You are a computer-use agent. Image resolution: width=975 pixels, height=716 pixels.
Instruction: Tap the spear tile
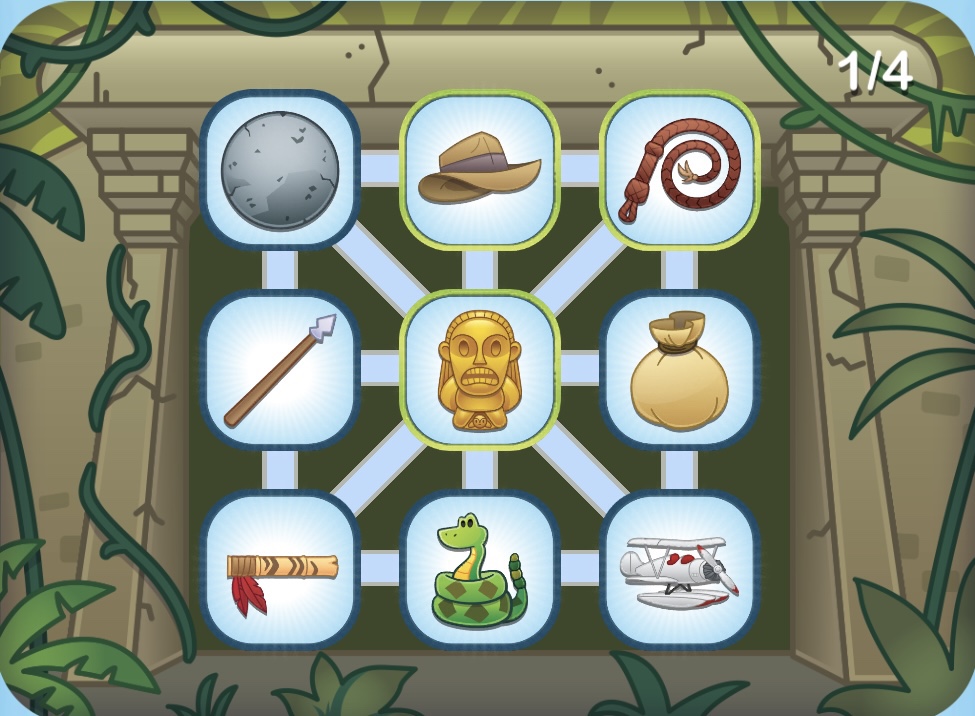pyautogui.click(x=280, y=369)
